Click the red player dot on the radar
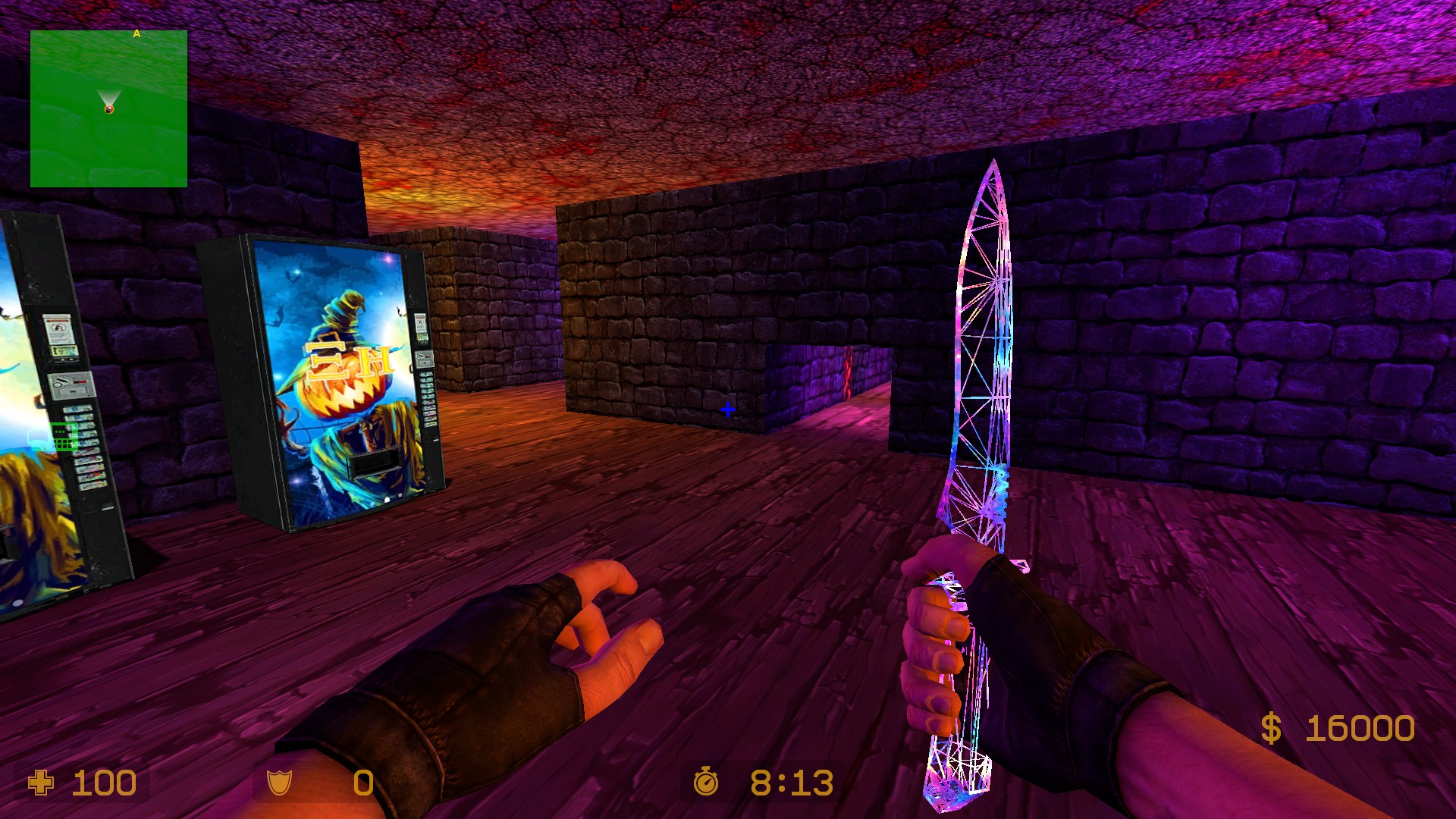Screen dimensions: 1456x819 108,111
